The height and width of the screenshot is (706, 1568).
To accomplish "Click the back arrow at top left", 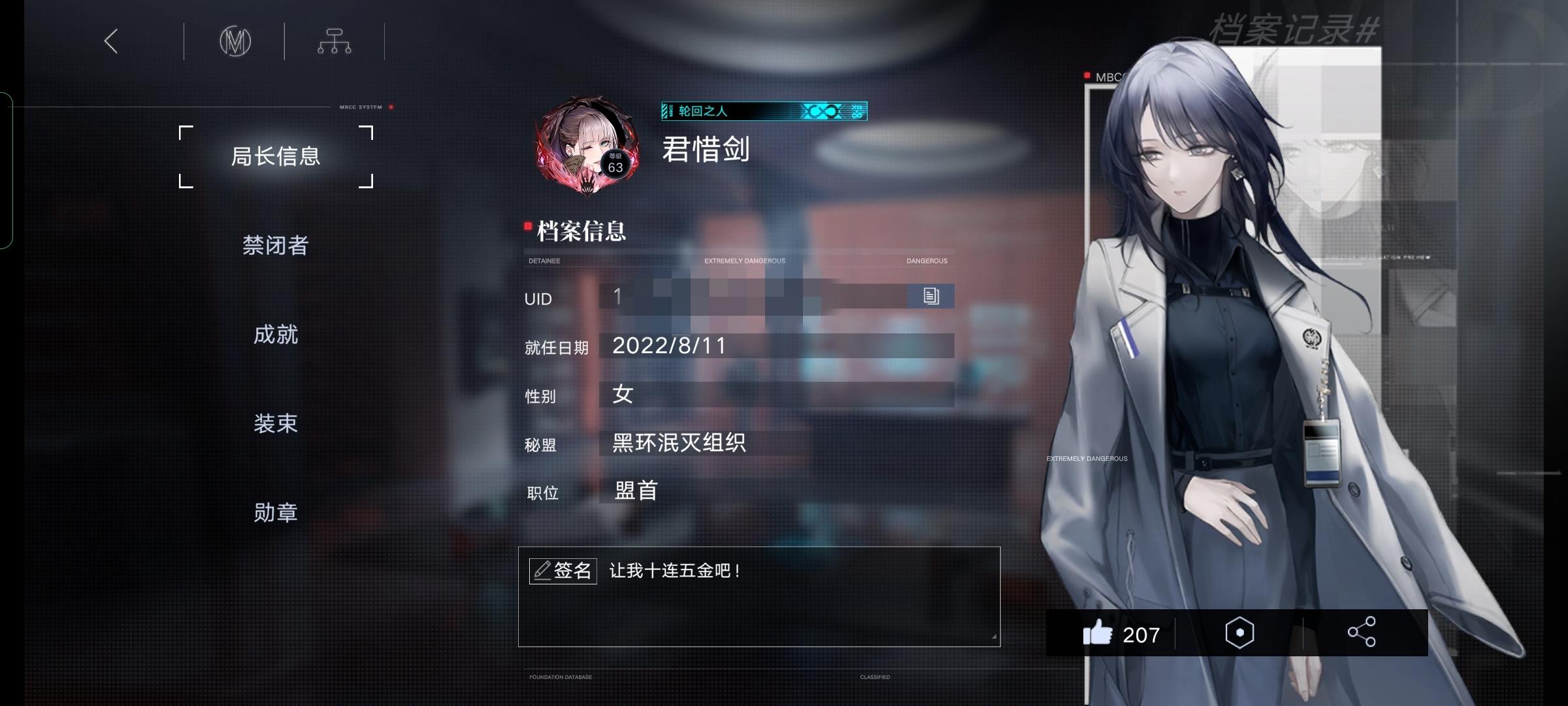I will point(110,41).
